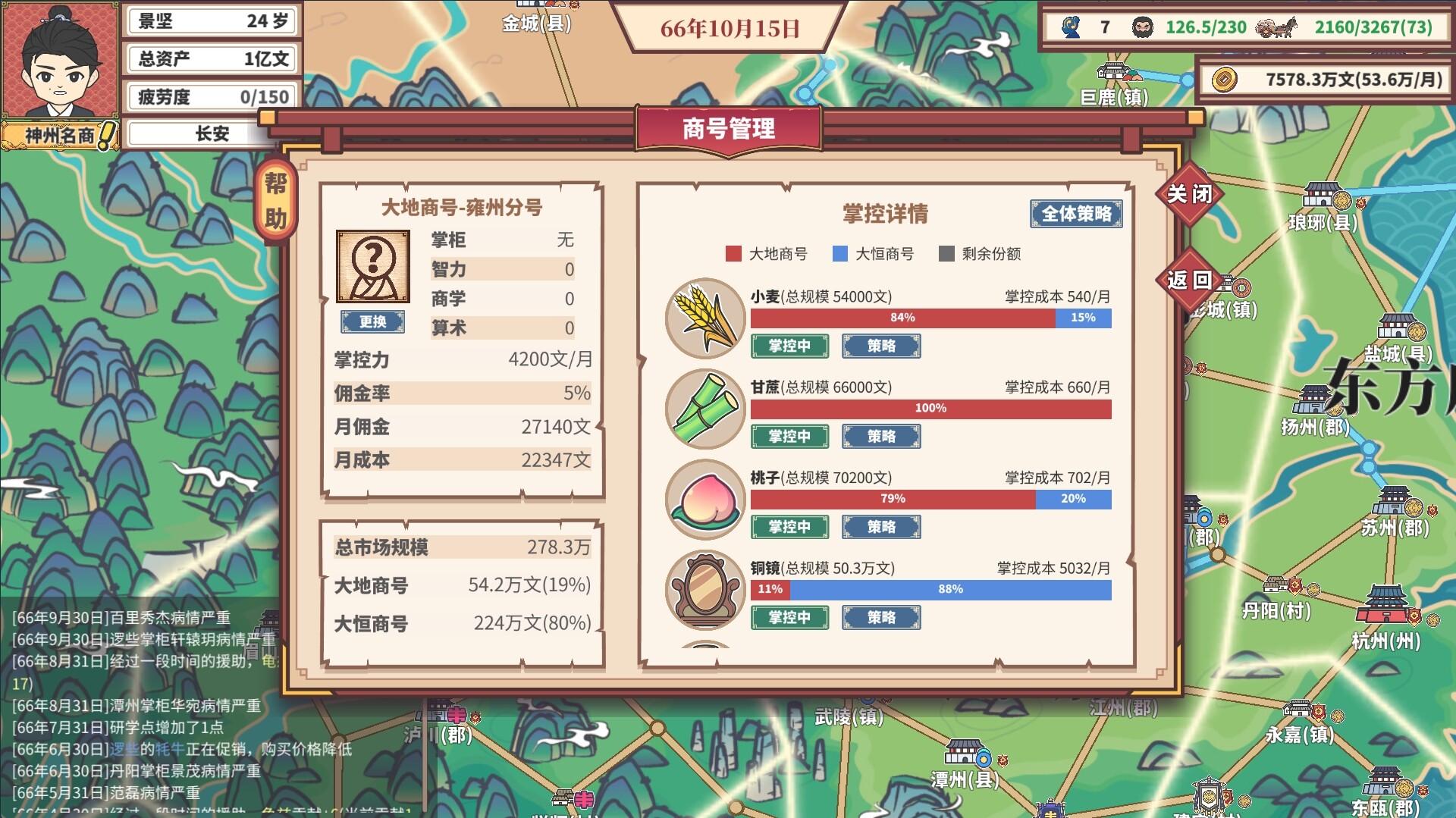Click the 更换 button to change manager

click(x=372, y=322)
